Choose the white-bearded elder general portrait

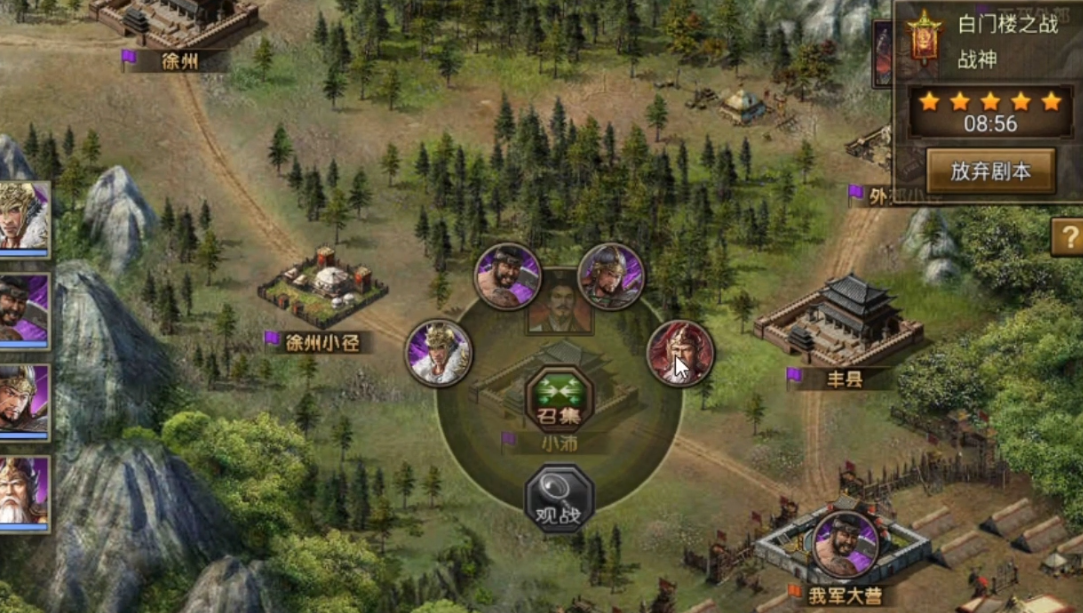click(x=22, y=492)
